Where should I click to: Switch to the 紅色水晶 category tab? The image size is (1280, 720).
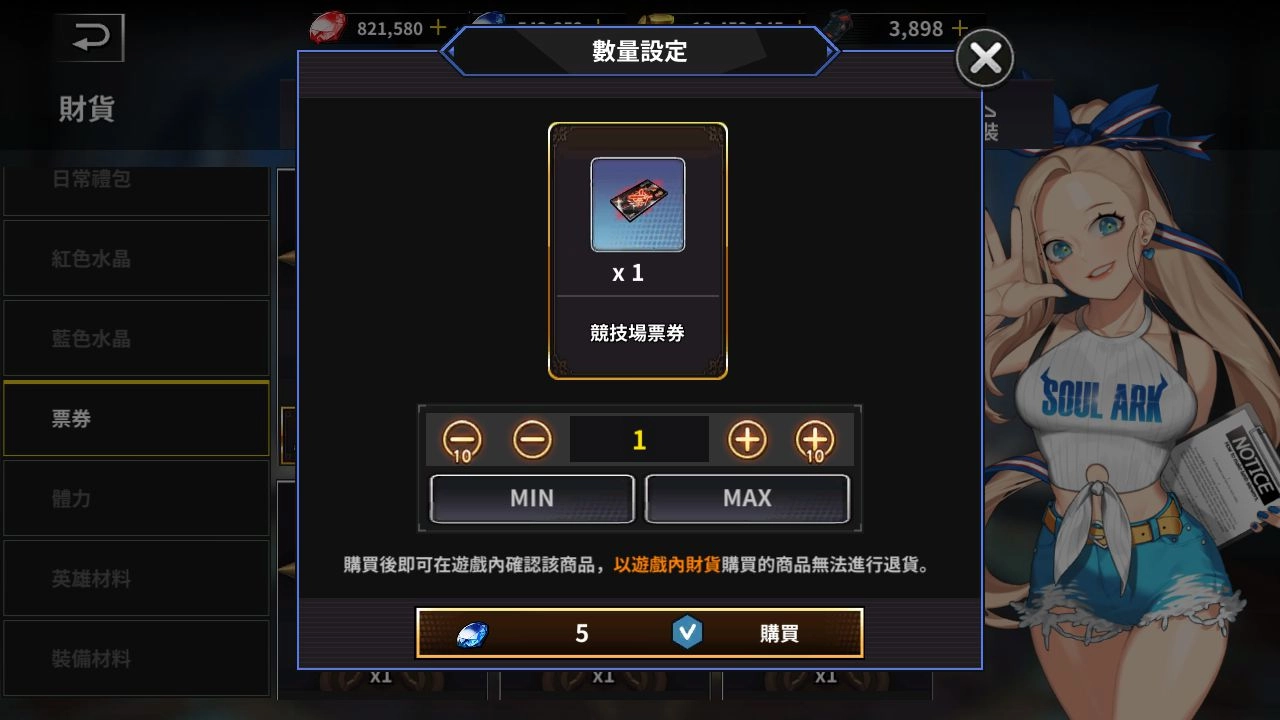pos(137,258)
